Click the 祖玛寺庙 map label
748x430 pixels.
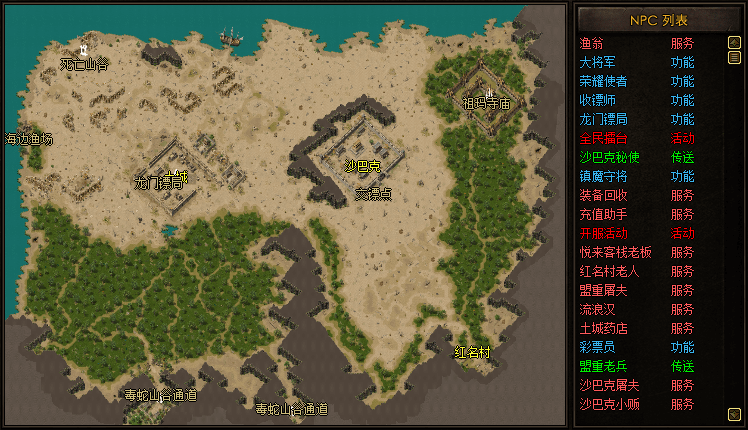486,103
